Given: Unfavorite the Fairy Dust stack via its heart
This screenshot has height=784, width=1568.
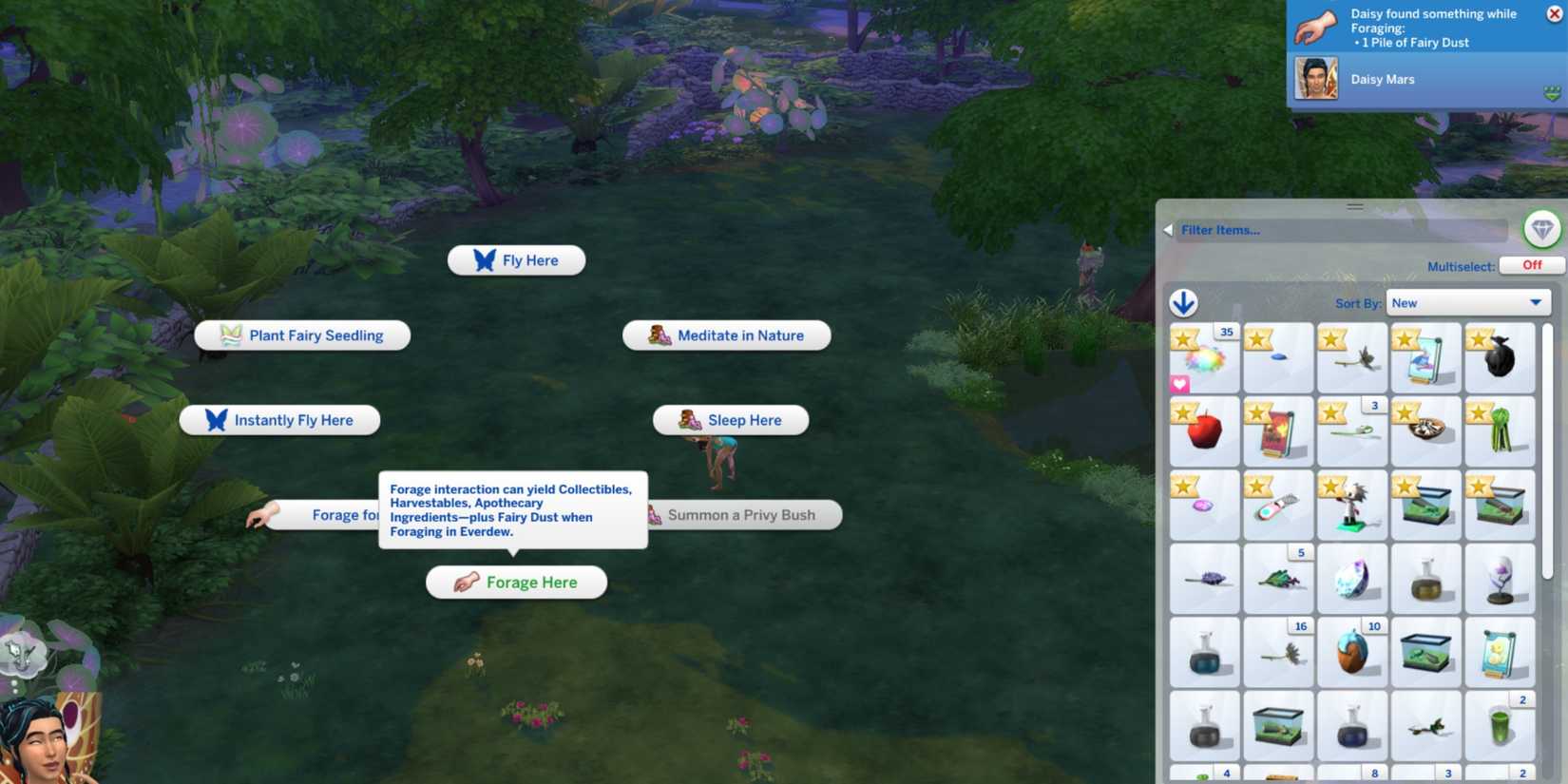Looking at the screenshot, I should (x=1179, y=384).
